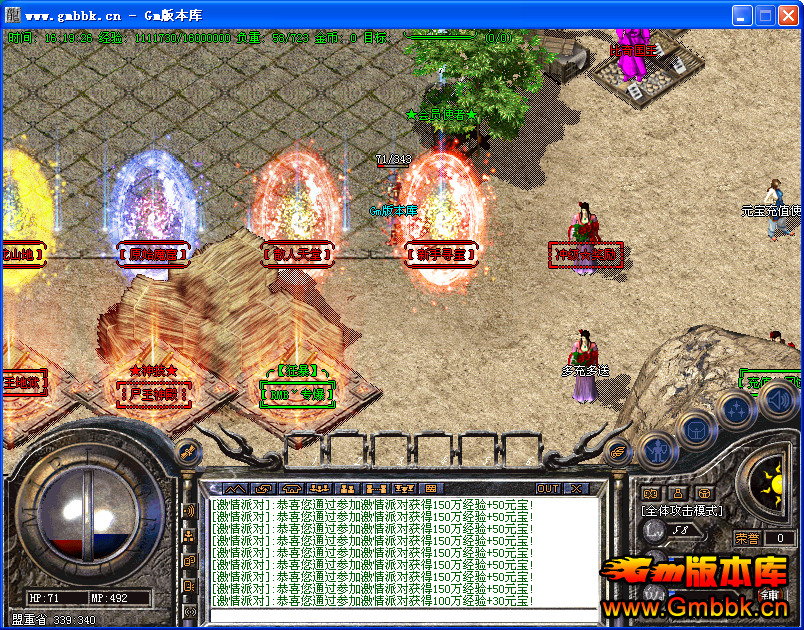Open the character figure round button
Image resolution: width=804 pixels, height=630 pixels.
click(x=656, y=452)
